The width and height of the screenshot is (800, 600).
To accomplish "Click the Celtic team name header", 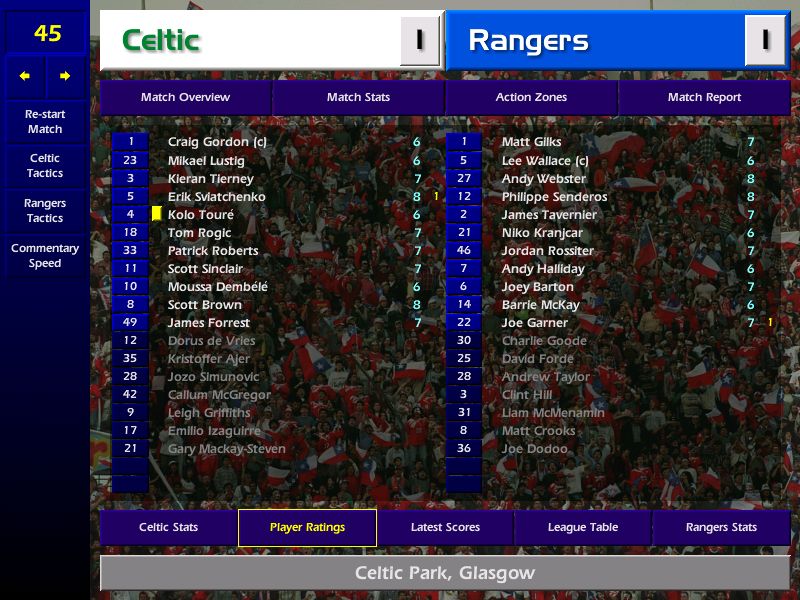I will (x=250, y=40).
